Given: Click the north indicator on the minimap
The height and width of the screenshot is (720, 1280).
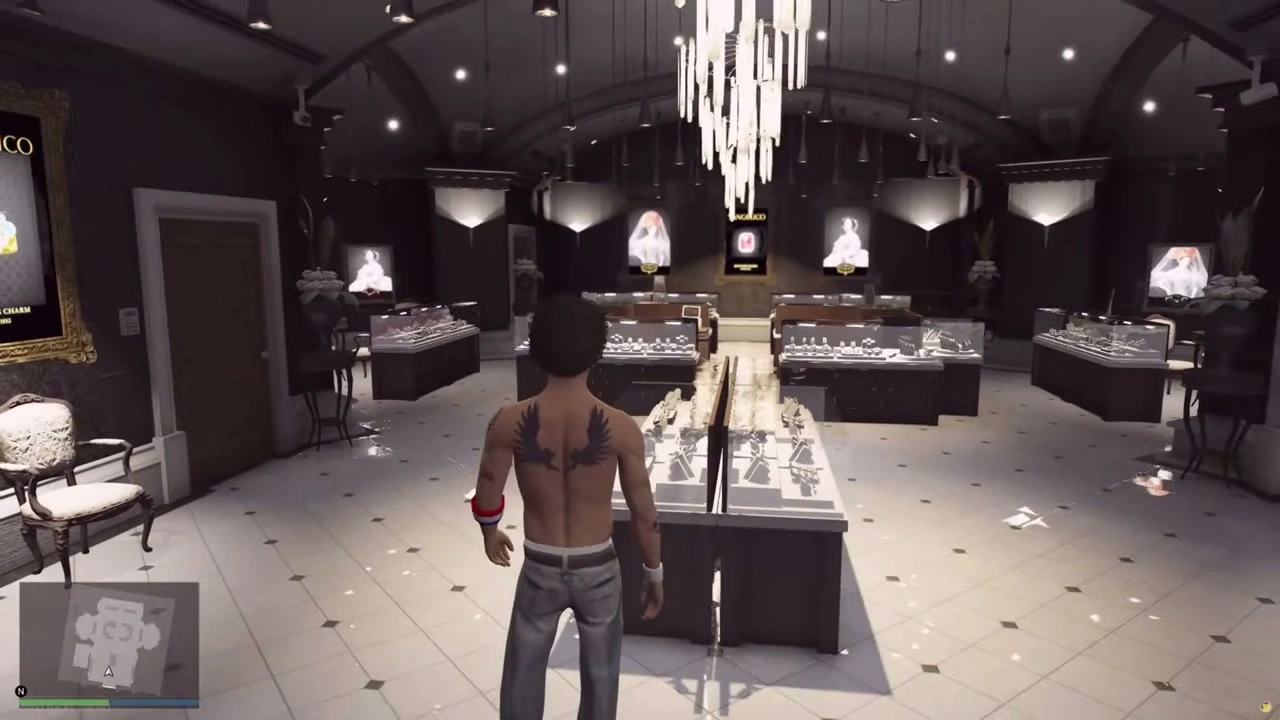Looking at the screenshot, I should coord(20,690).
